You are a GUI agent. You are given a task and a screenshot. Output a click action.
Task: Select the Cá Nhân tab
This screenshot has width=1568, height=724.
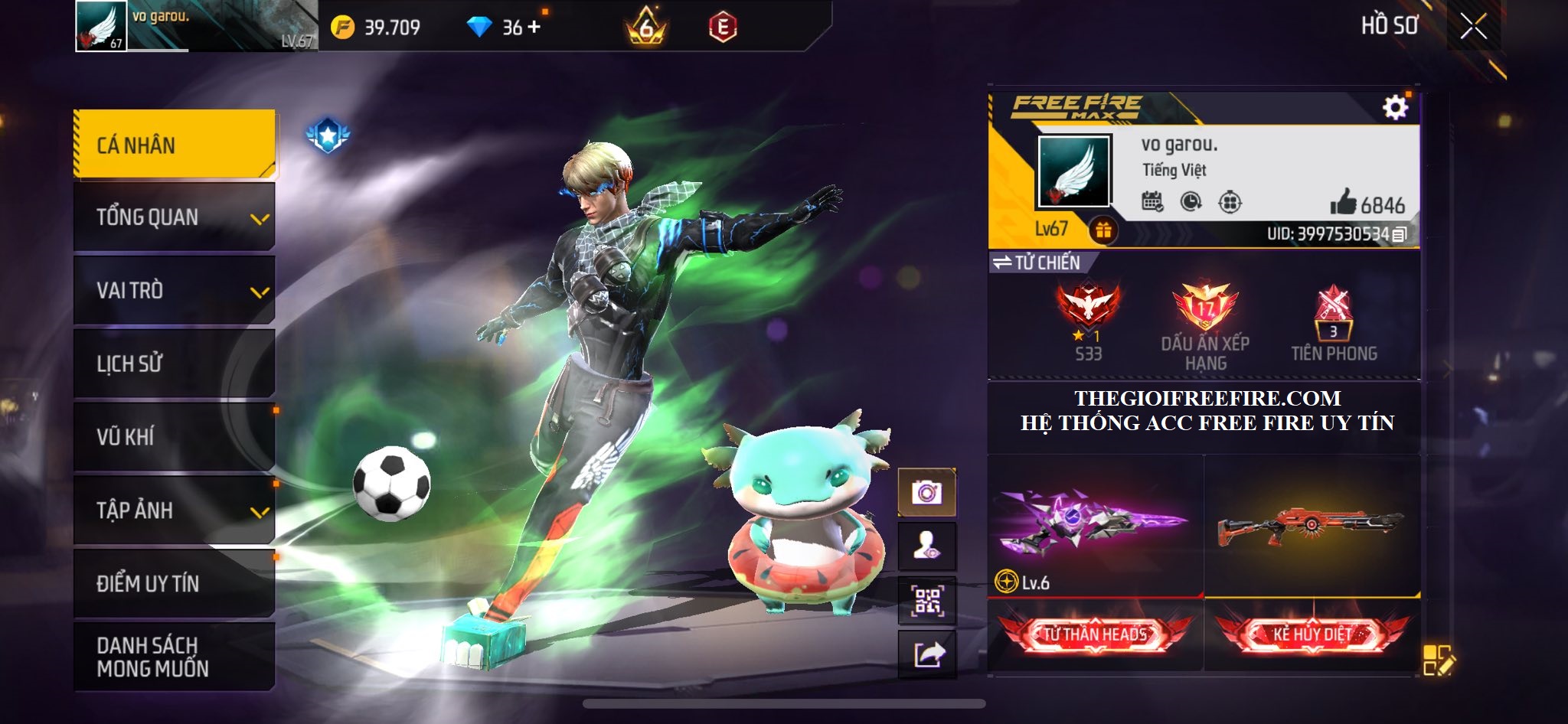point(175,145)
